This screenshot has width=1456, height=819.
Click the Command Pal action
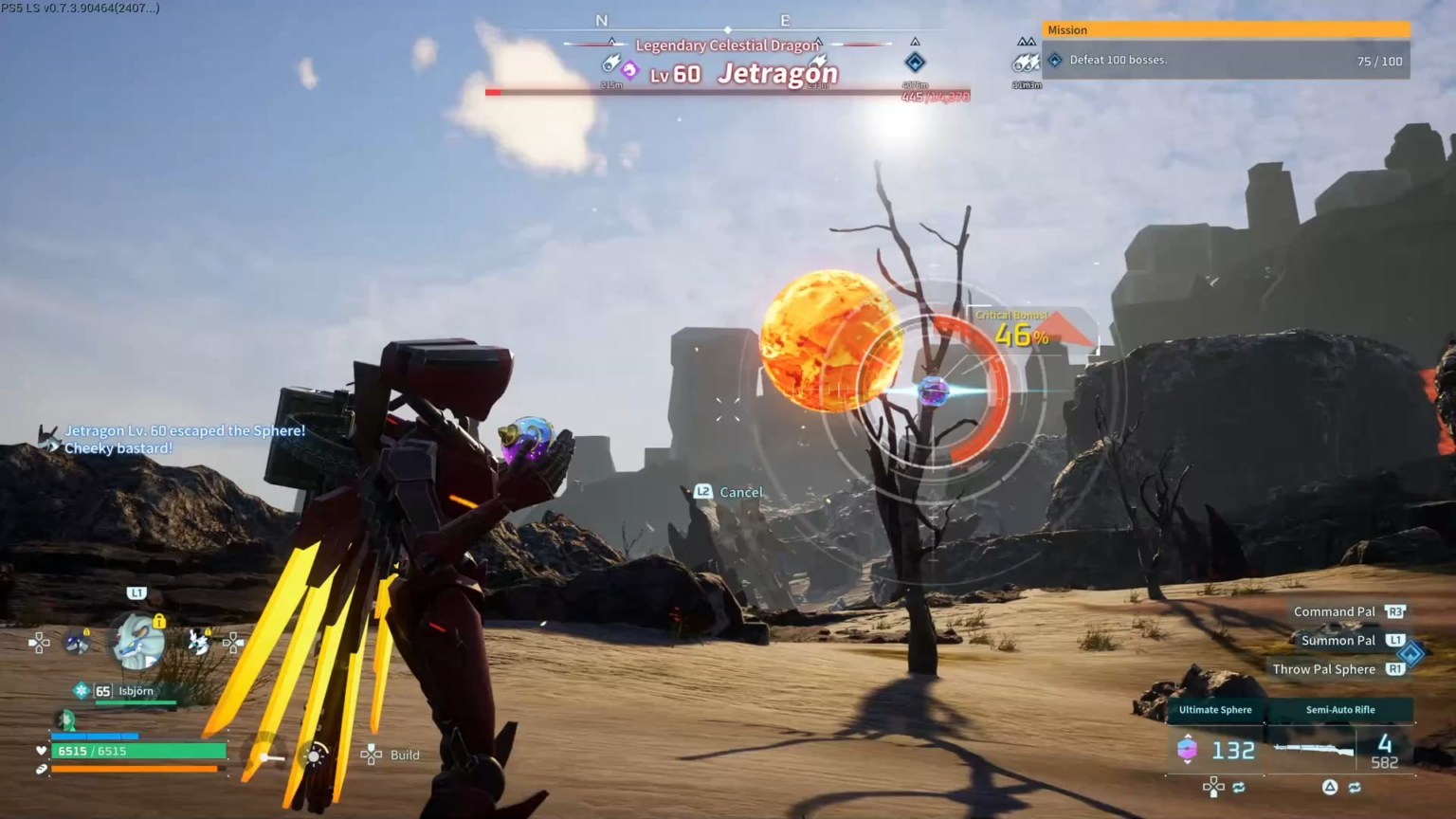click(1334, 612)
